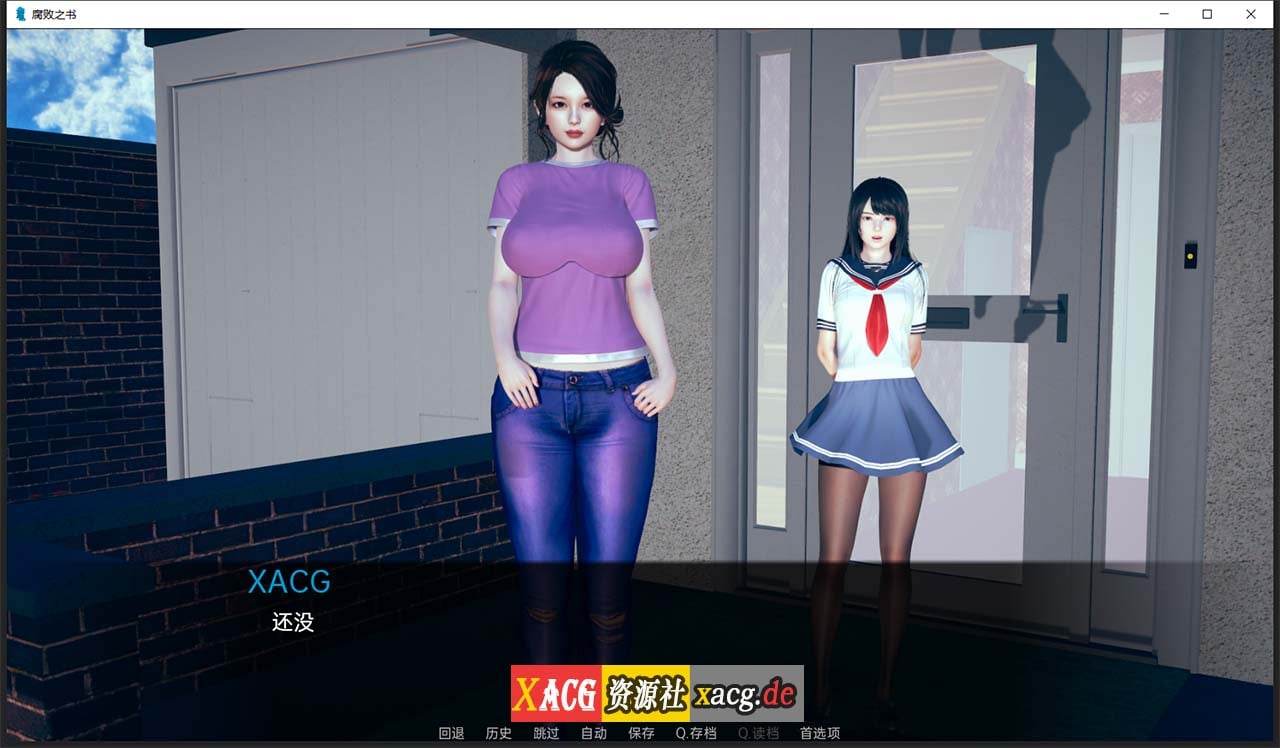Maximize the game window
Viewport: 1280px width, 748px height.
[x=1207, y=14]
